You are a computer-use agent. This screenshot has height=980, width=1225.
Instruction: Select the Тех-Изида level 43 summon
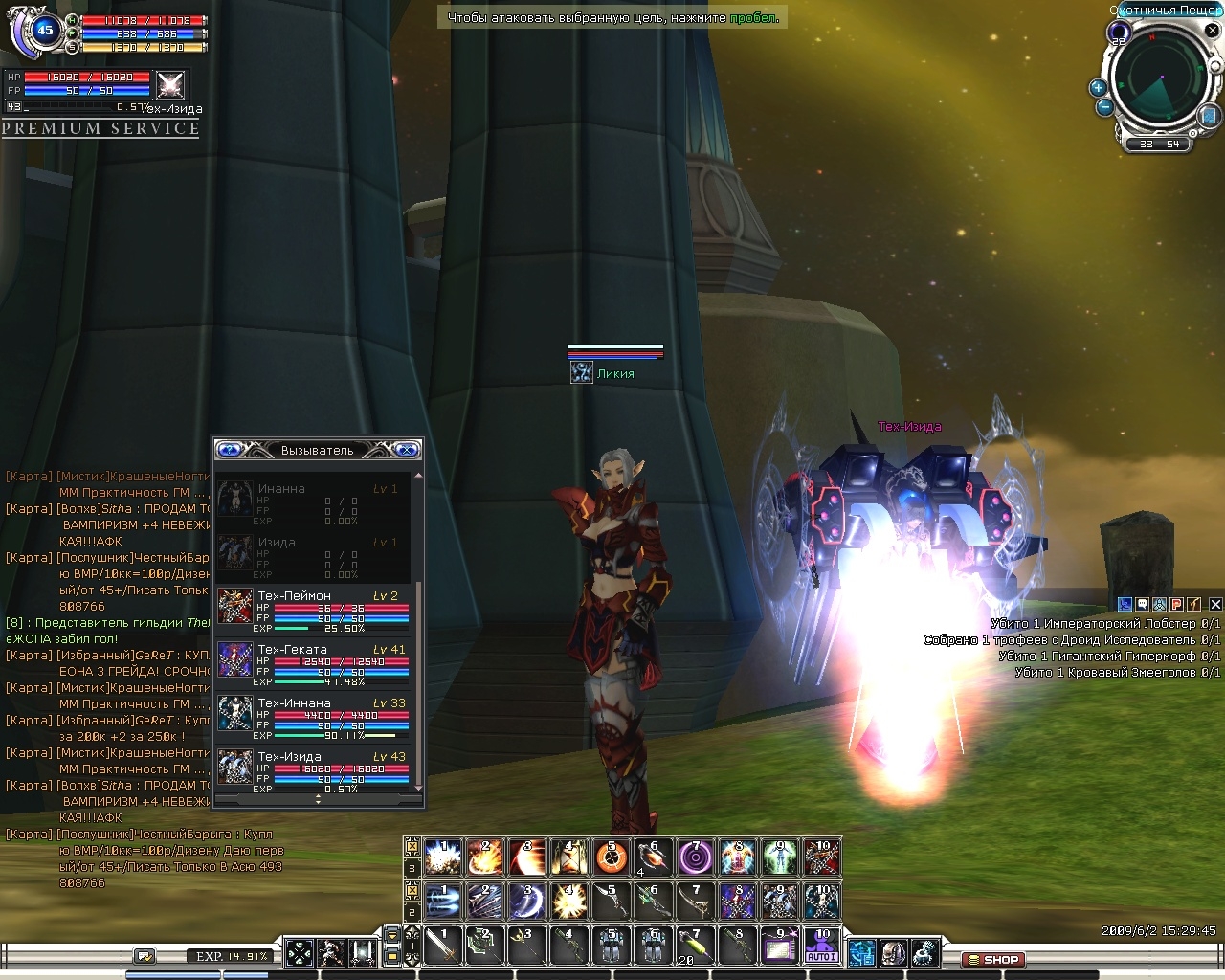(x=314, y=771)
